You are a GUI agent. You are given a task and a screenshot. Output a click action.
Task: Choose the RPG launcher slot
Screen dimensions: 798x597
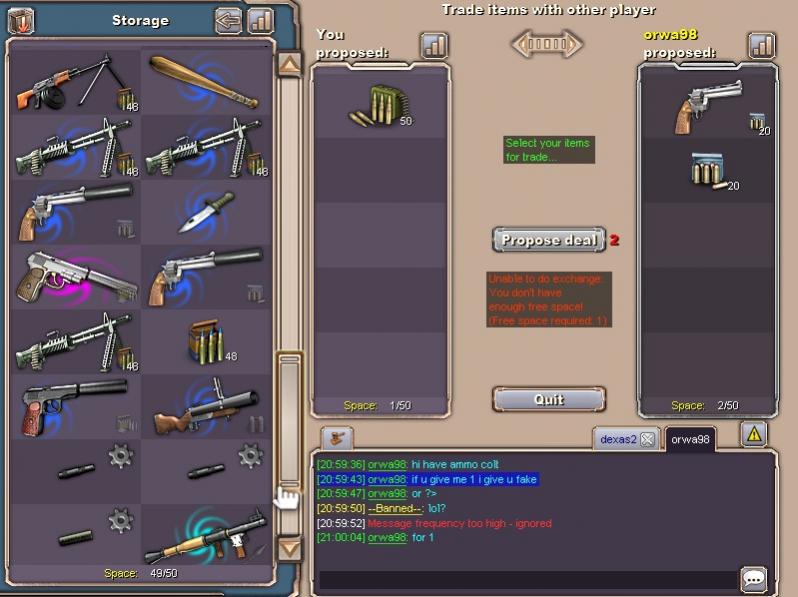[x=205, y=534]
